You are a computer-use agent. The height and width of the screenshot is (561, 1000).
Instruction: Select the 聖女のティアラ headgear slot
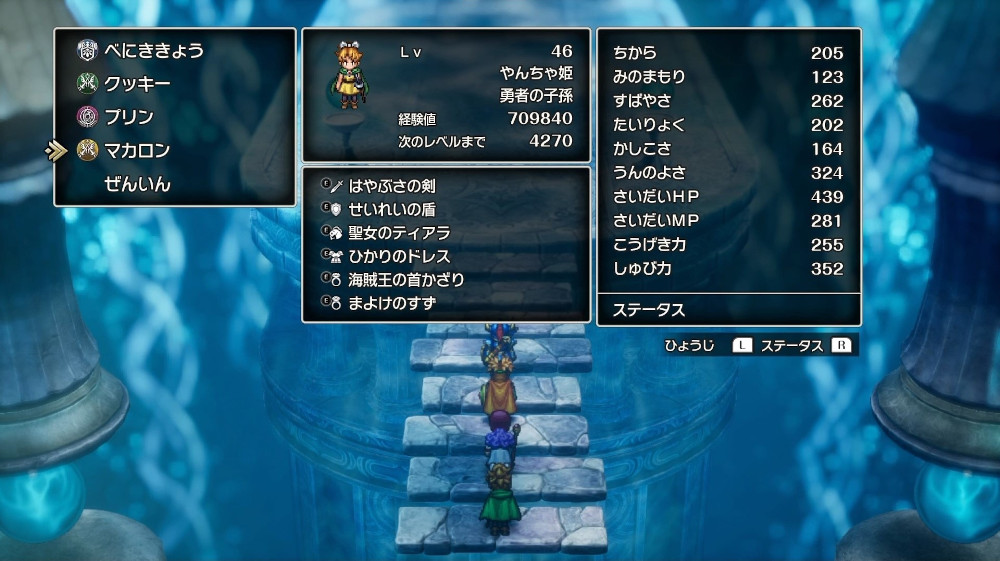tap(398, 233)
